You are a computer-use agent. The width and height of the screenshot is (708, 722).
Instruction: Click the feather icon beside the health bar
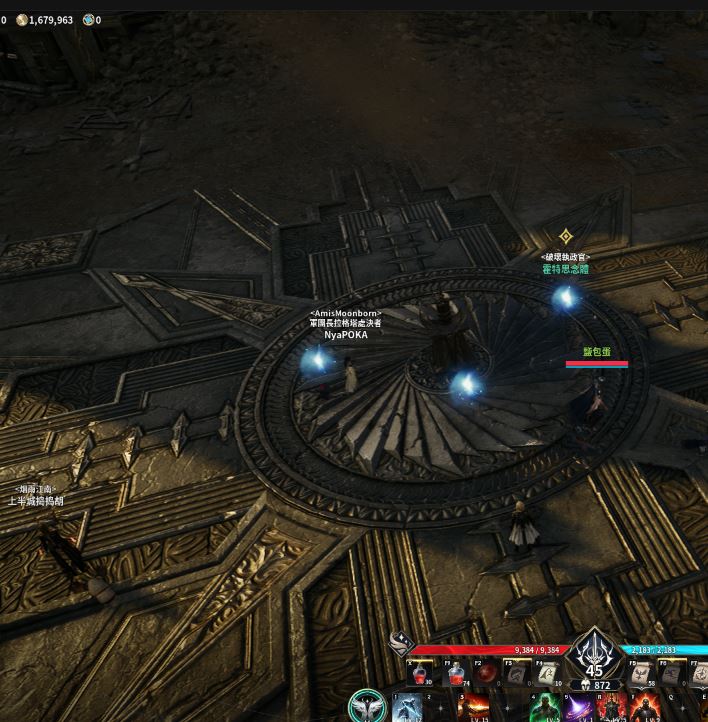coord(400,645)
